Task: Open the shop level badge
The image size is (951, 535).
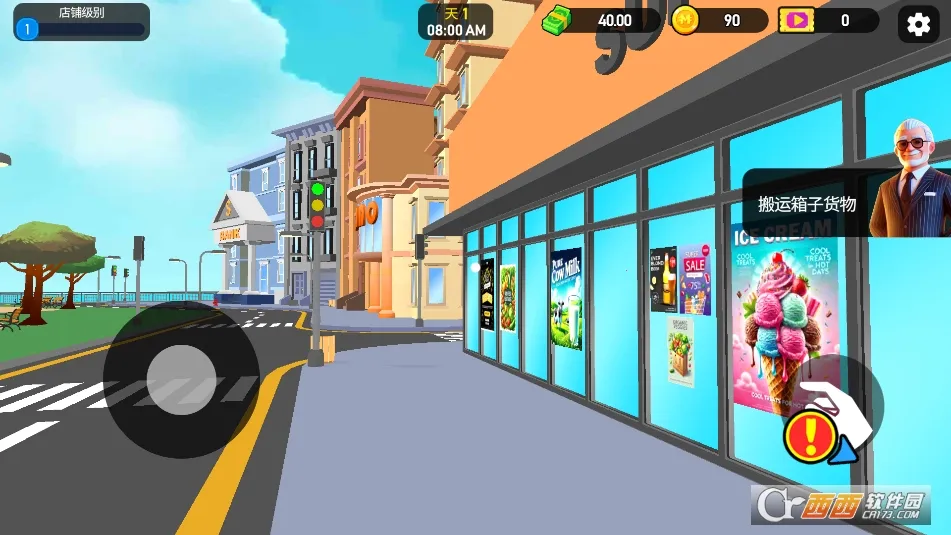Action: (x=27, y=29)
